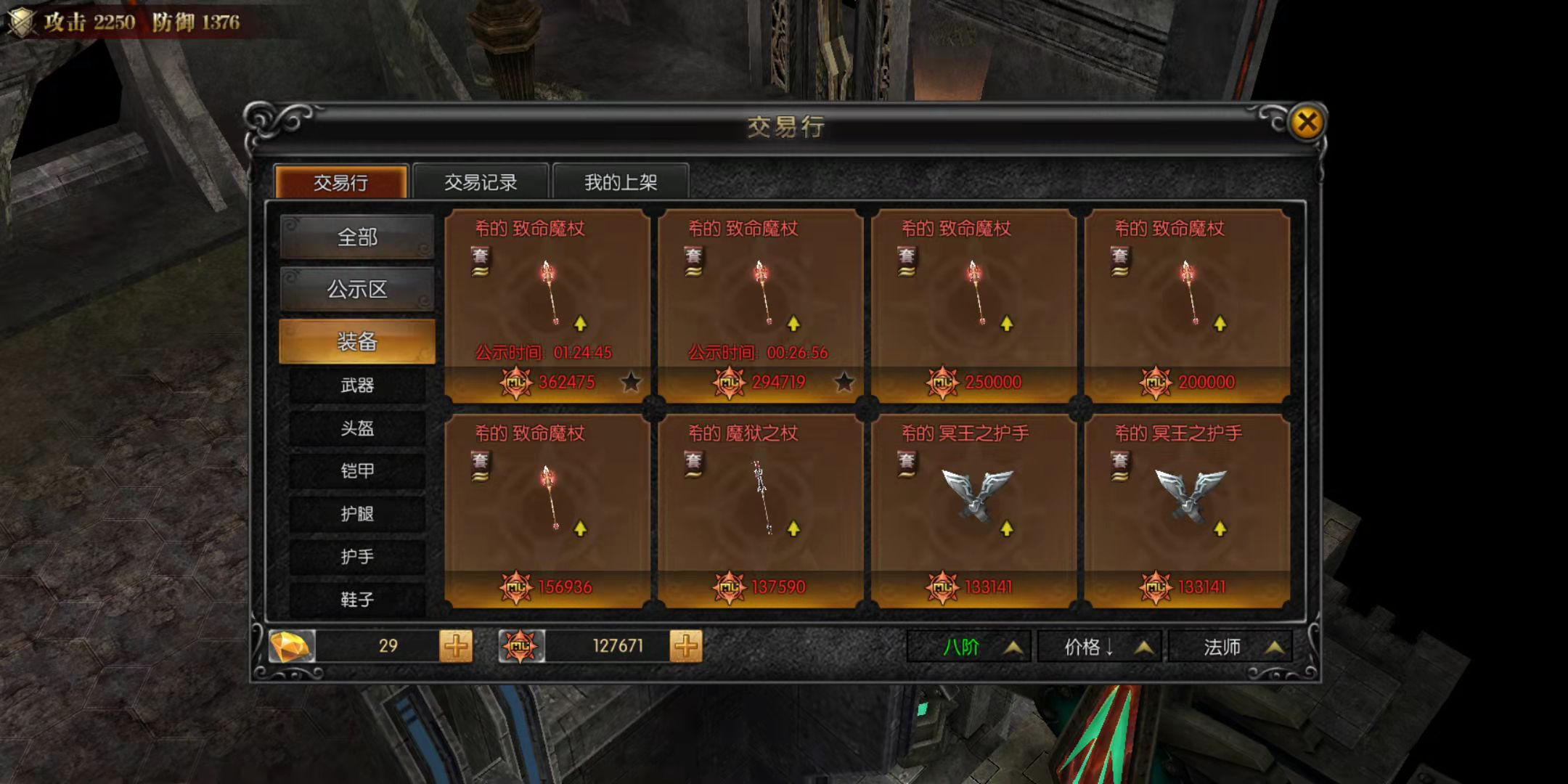Viewport: 1568px width, 784px height.
Task: Open the 法师 class filter dropdown
Action: tap(1230, 647)
